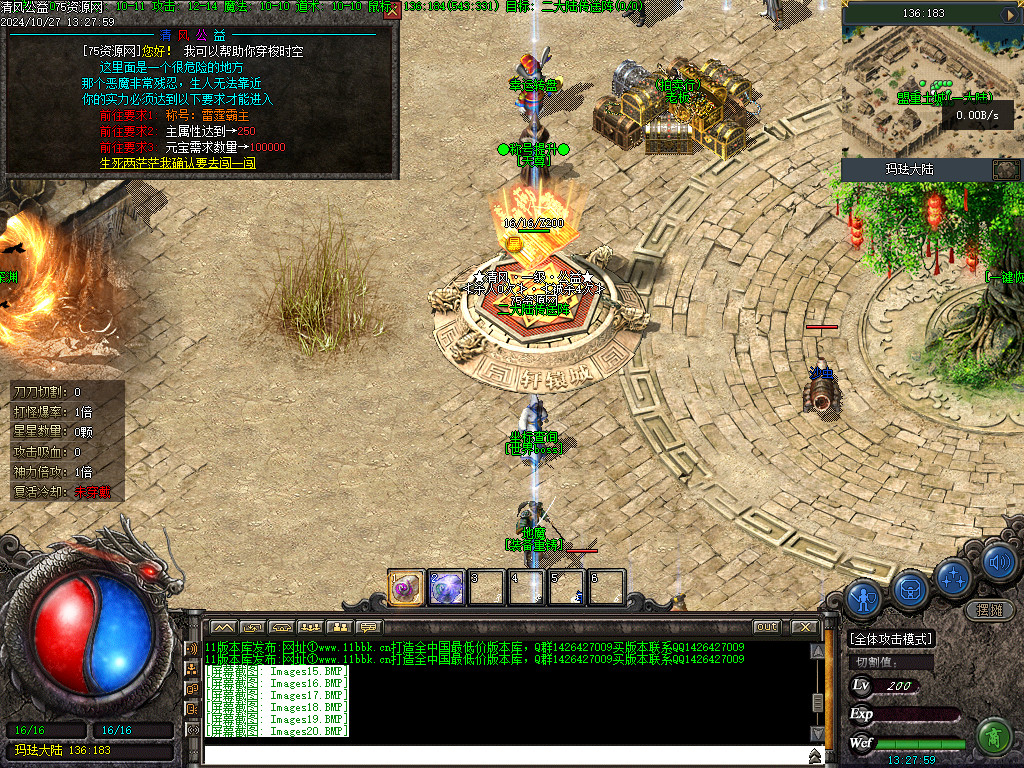Activate the skill in hotbar slot 2

[446, 588]
